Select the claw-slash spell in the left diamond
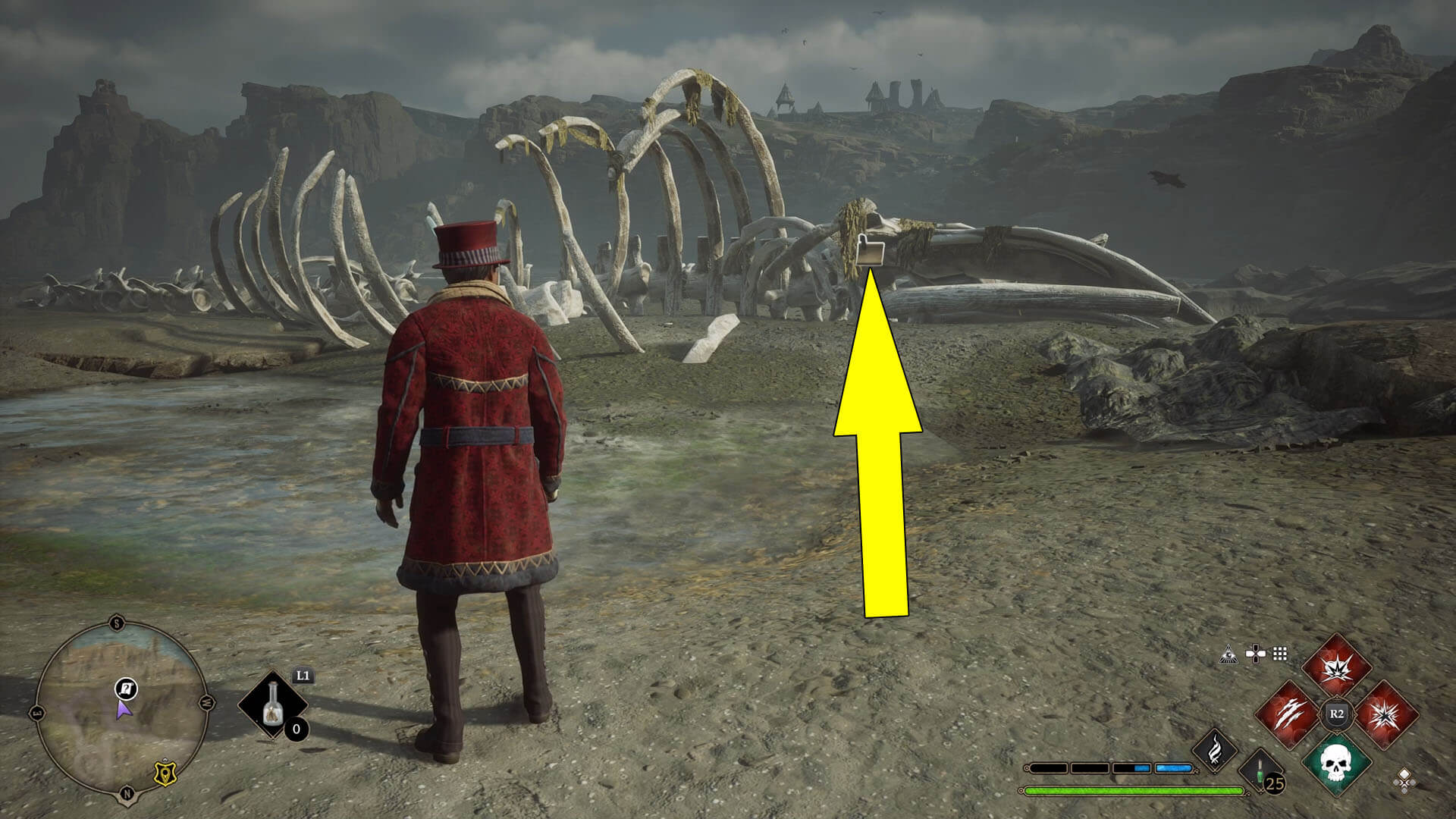 coord(1291,714)
